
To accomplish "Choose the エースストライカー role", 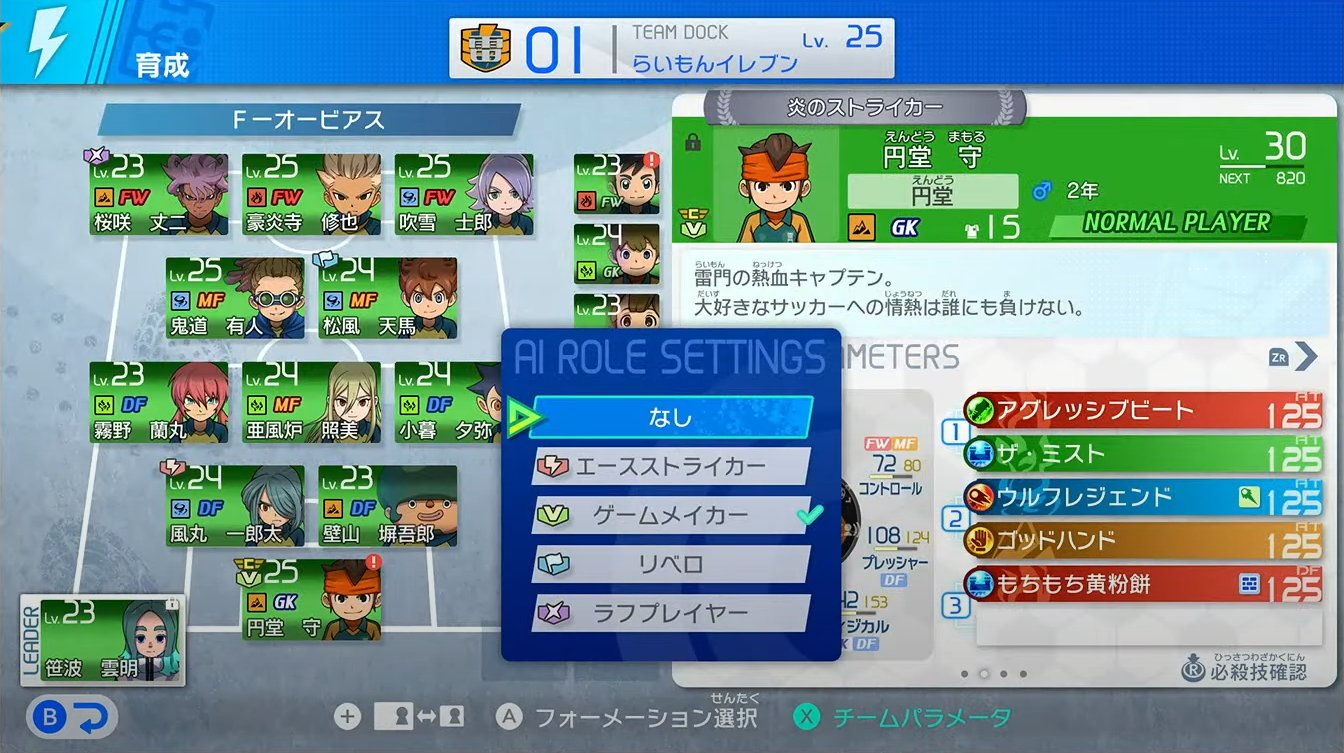I will pos(670,466).
